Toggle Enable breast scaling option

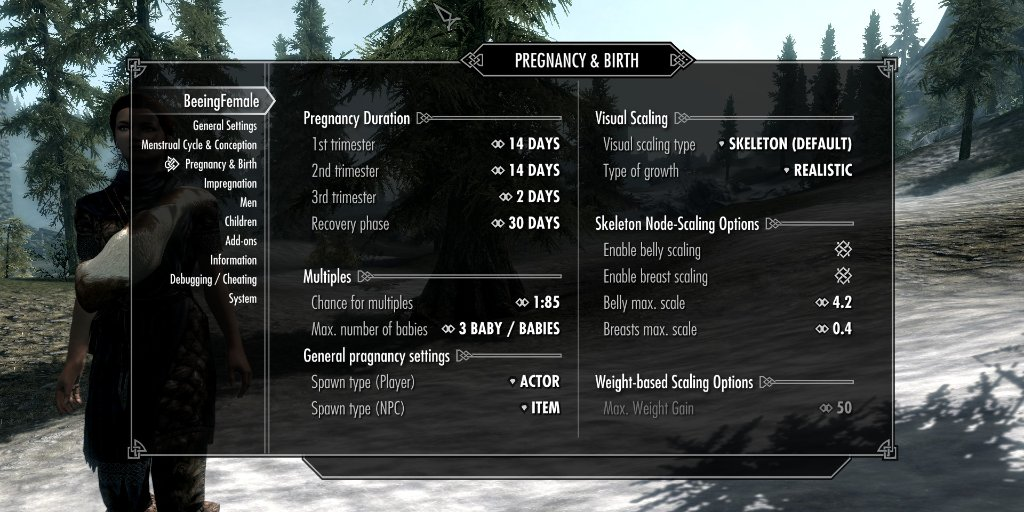pos(843,276)
